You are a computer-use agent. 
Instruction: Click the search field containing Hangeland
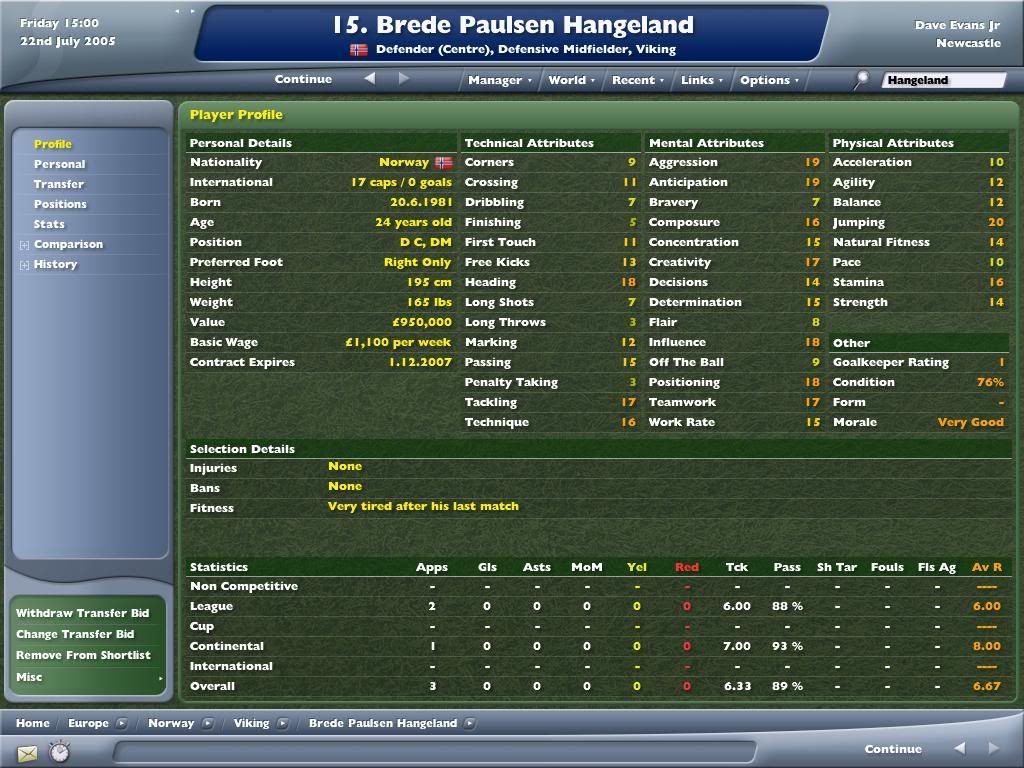[943, 80]
